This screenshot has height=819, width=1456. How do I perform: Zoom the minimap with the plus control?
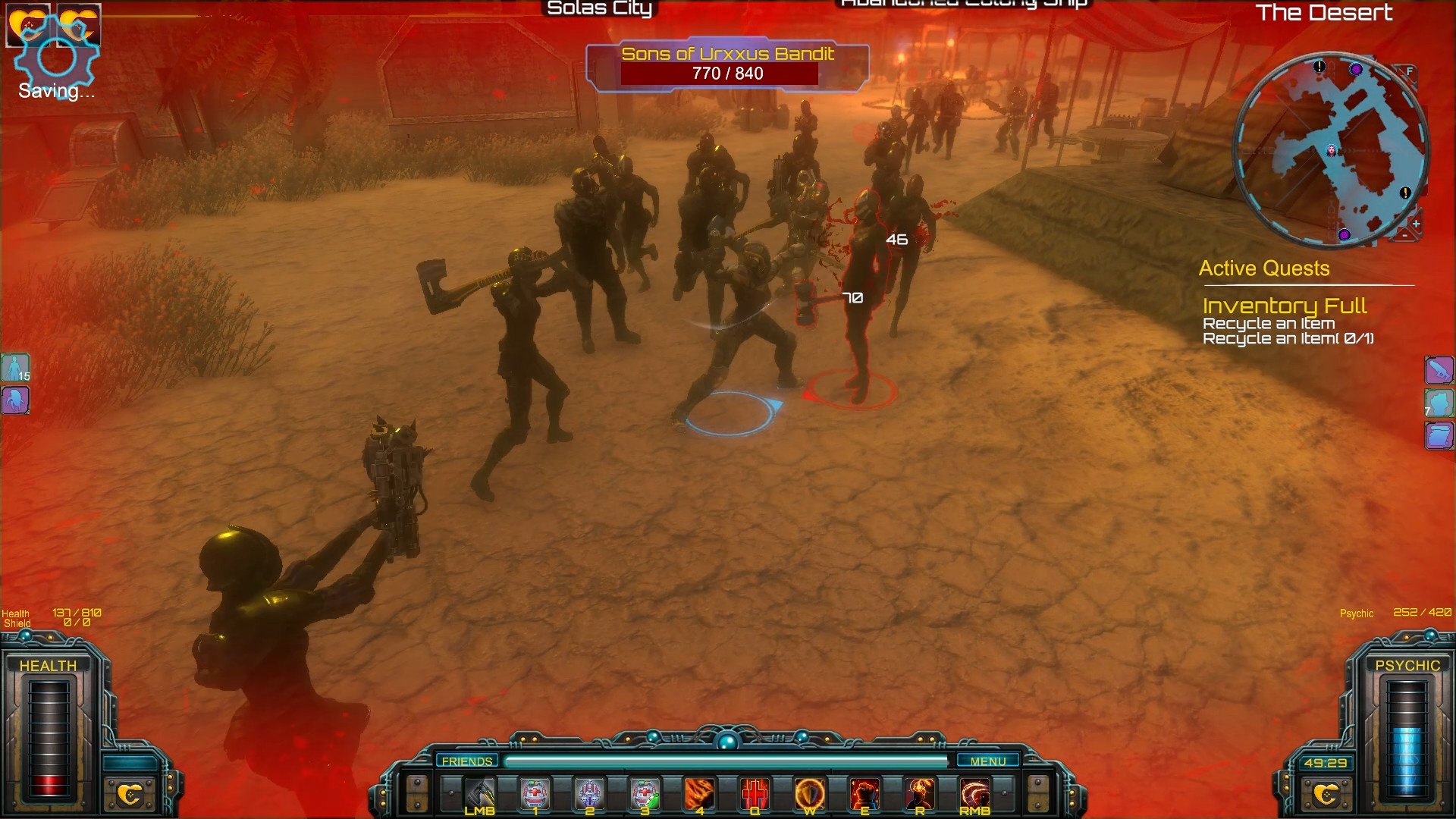coord(1417,224)
